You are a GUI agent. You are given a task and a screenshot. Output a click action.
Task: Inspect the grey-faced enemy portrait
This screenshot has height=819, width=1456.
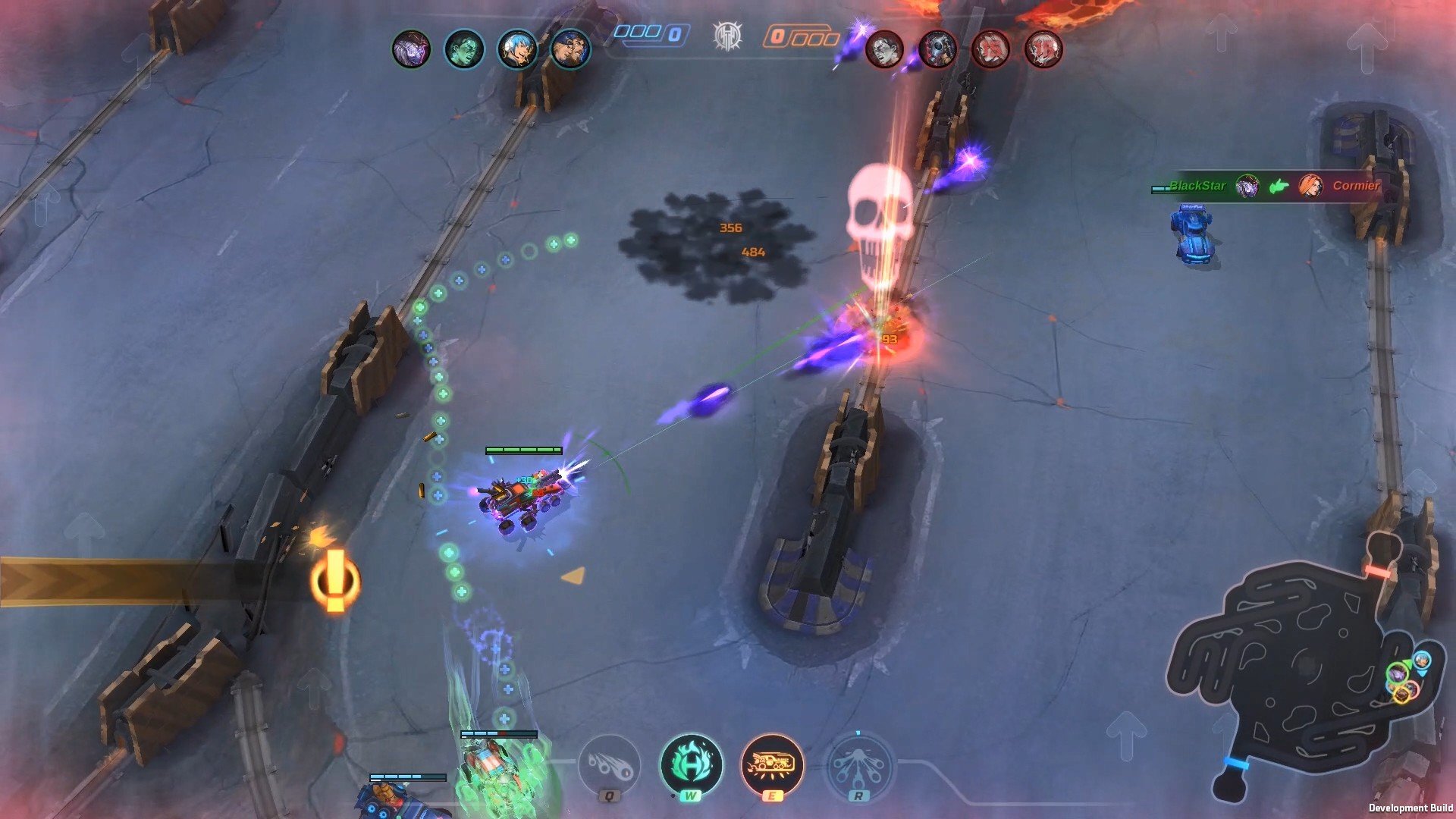point(884,50)
